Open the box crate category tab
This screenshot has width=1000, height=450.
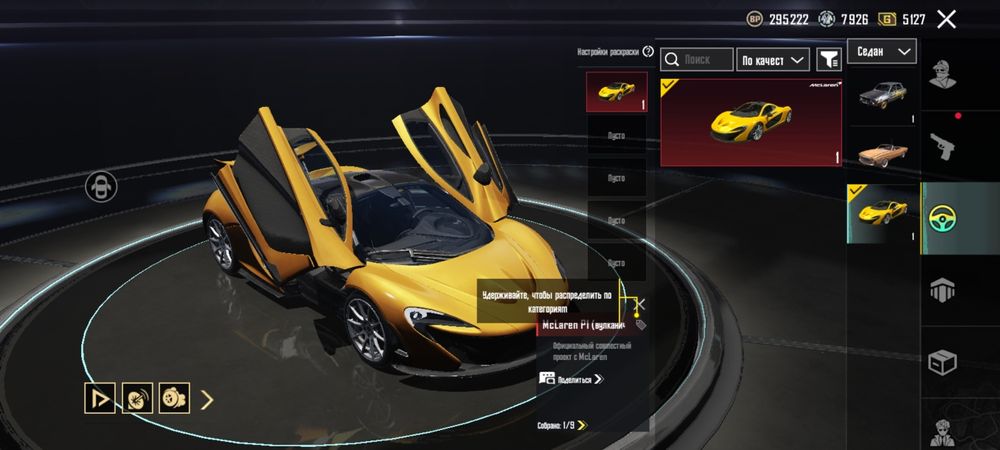coord(941,361)
